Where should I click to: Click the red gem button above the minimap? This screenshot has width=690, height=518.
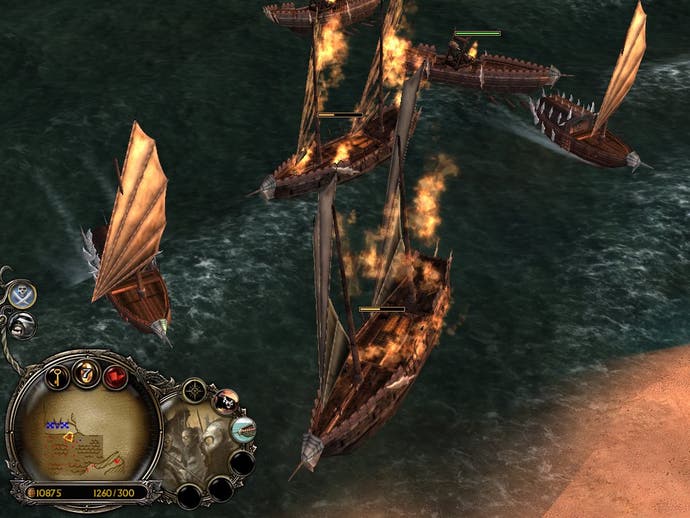115,377
